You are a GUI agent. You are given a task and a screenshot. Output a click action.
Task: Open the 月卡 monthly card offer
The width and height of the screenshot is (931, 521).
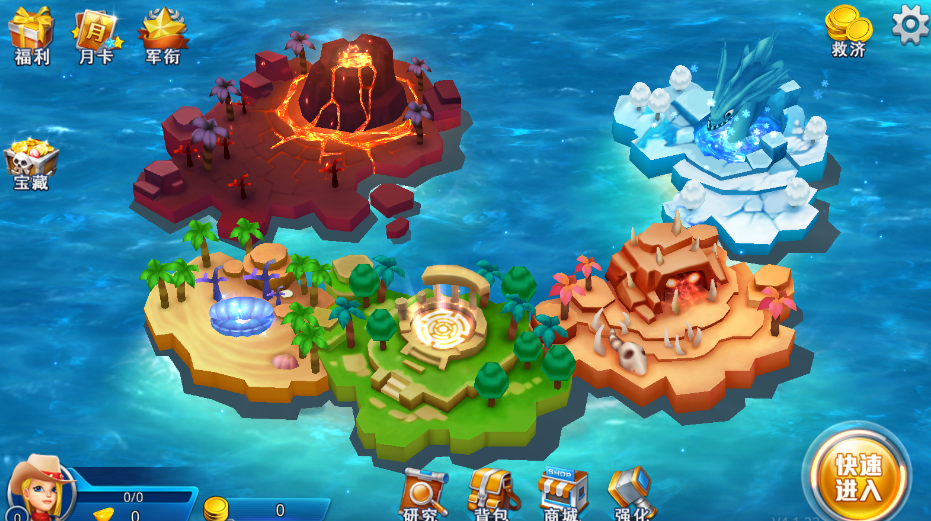96,33
